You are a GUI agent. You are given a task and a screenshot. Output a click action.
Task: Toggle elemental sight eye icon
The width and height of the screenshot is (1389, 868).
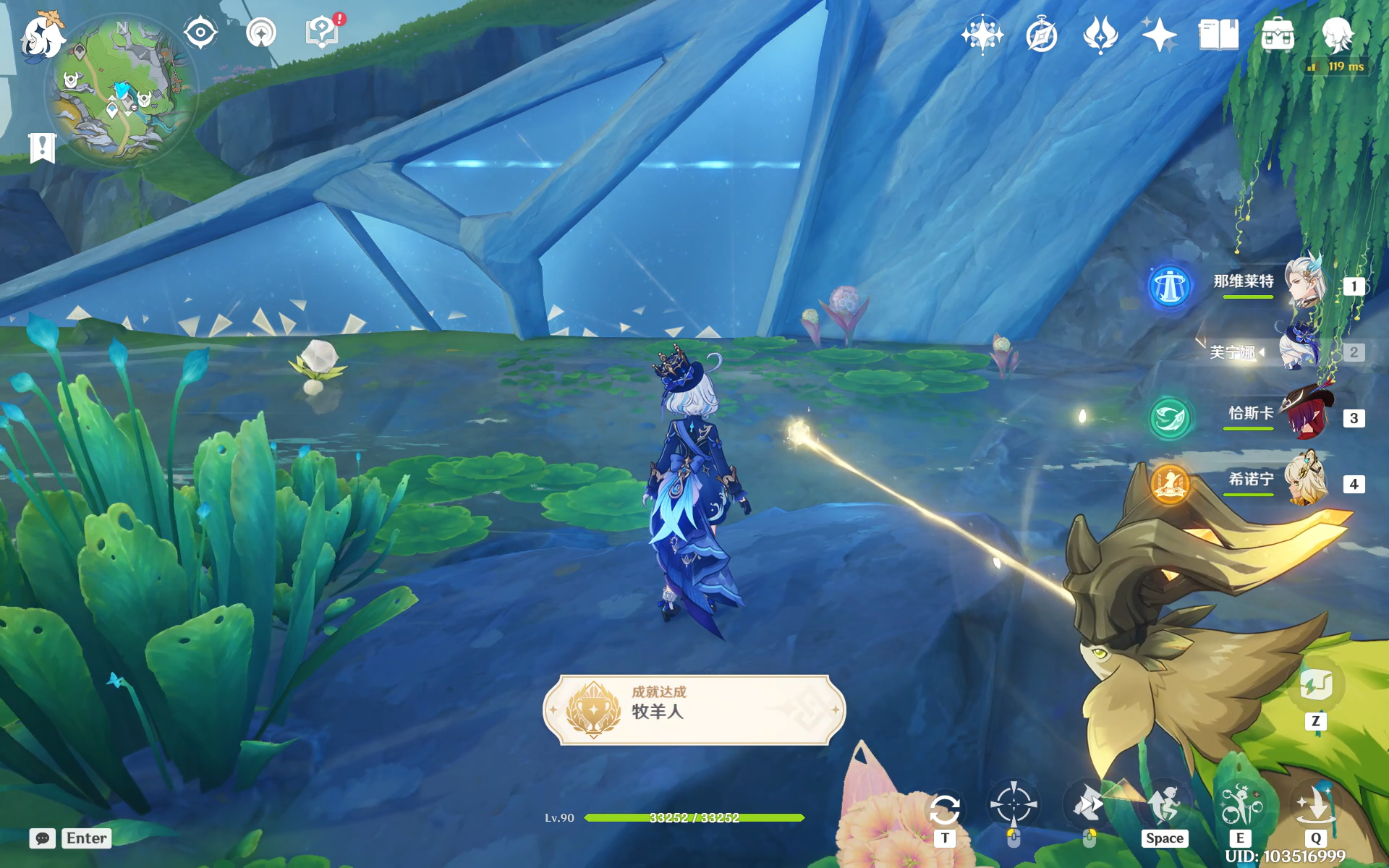[x=200, y=33]
